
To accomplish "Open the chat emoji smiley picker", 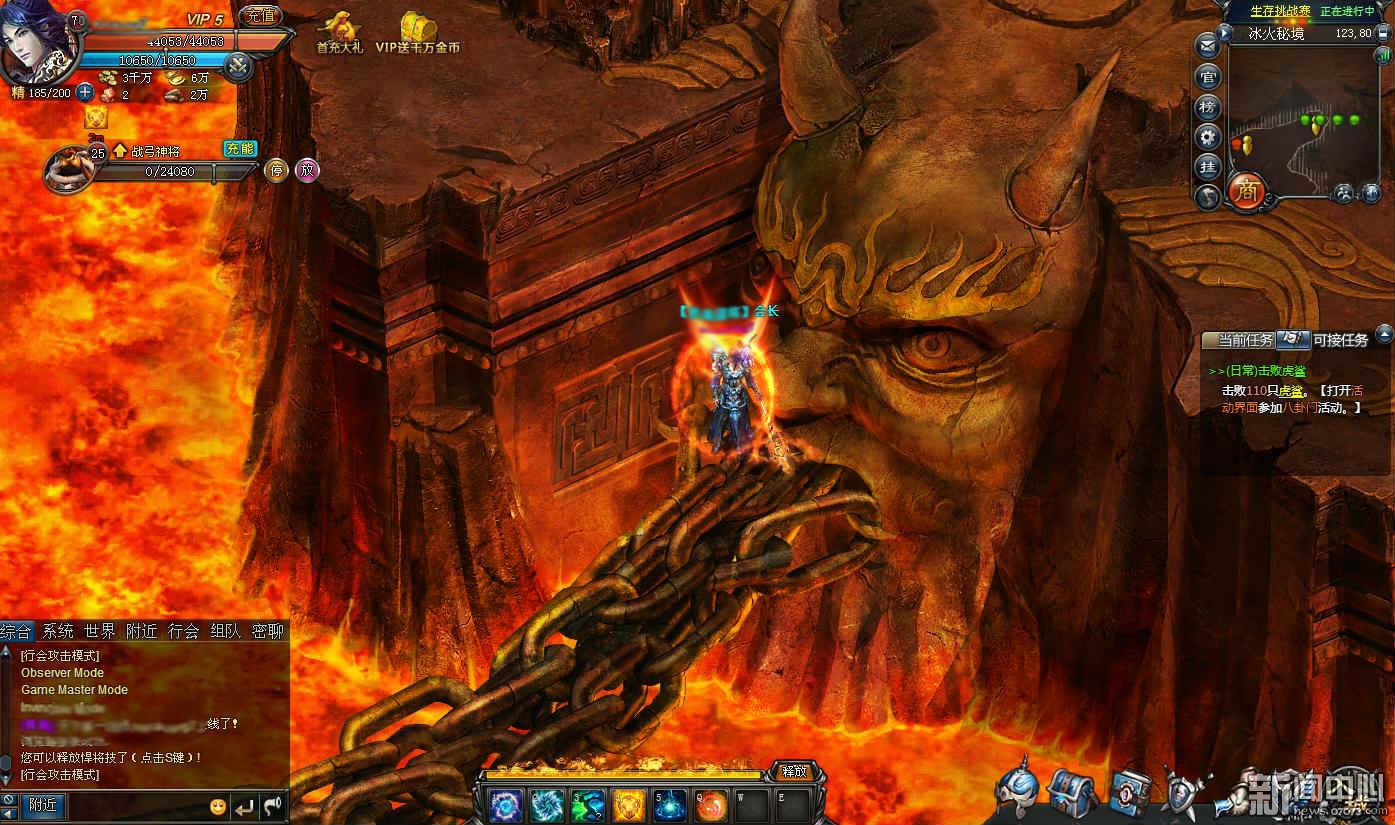I will click(217, 806).
